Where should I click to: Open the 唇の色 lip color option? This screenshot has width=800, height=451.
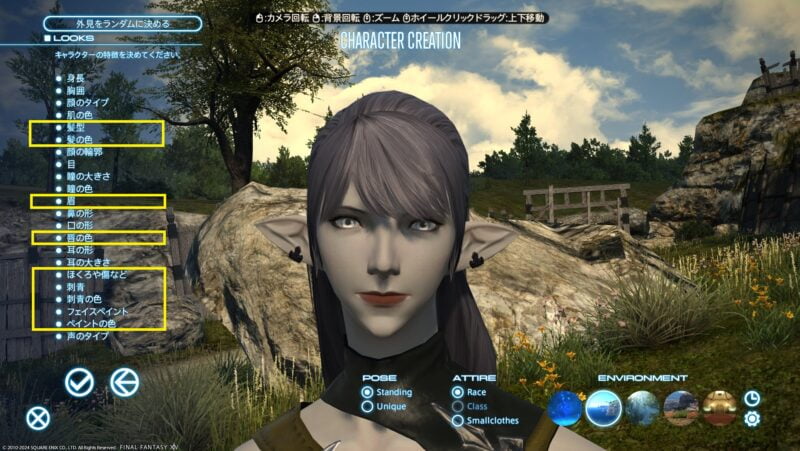80,237
